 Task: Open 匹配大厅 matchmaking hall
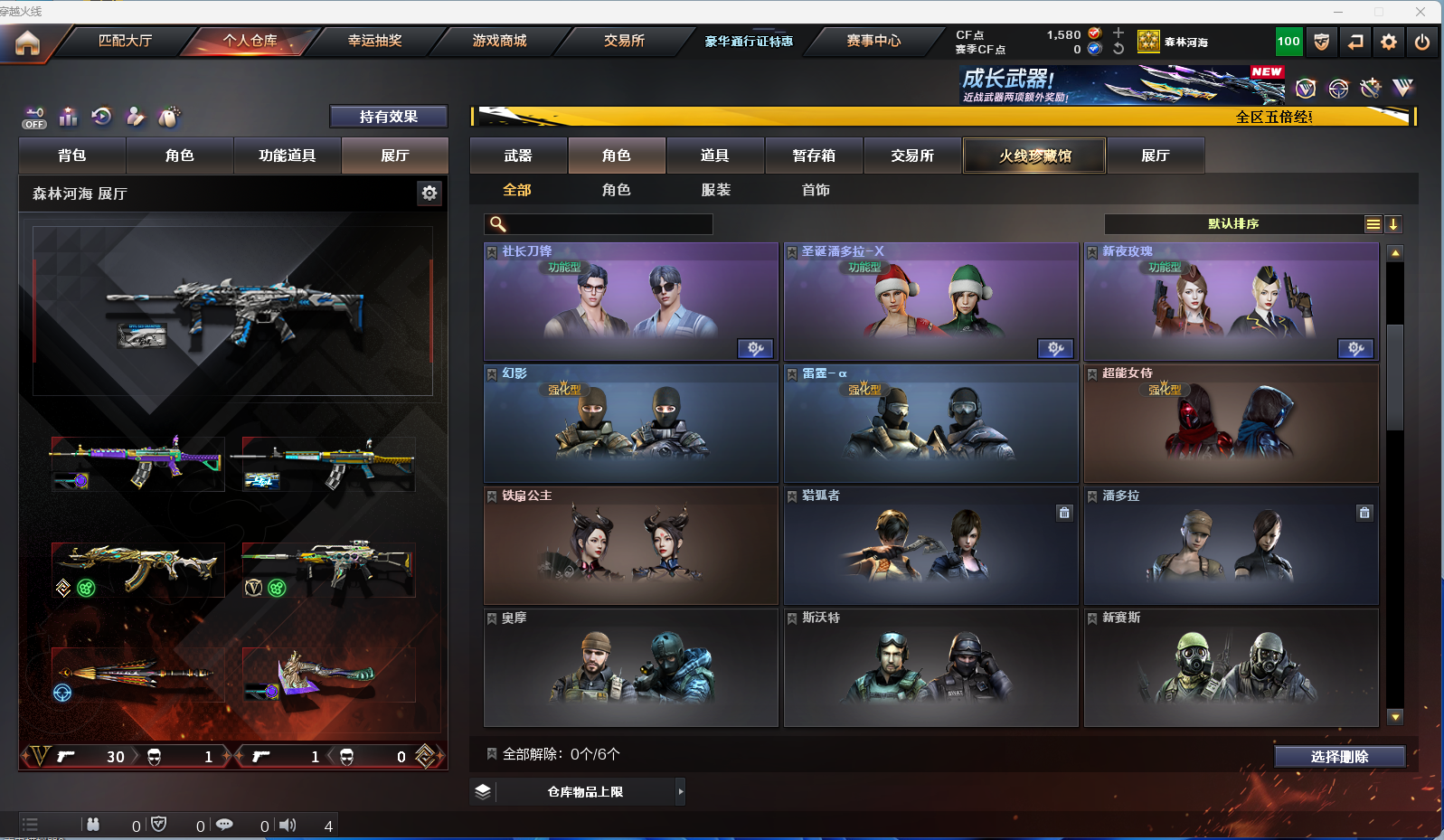125,41
